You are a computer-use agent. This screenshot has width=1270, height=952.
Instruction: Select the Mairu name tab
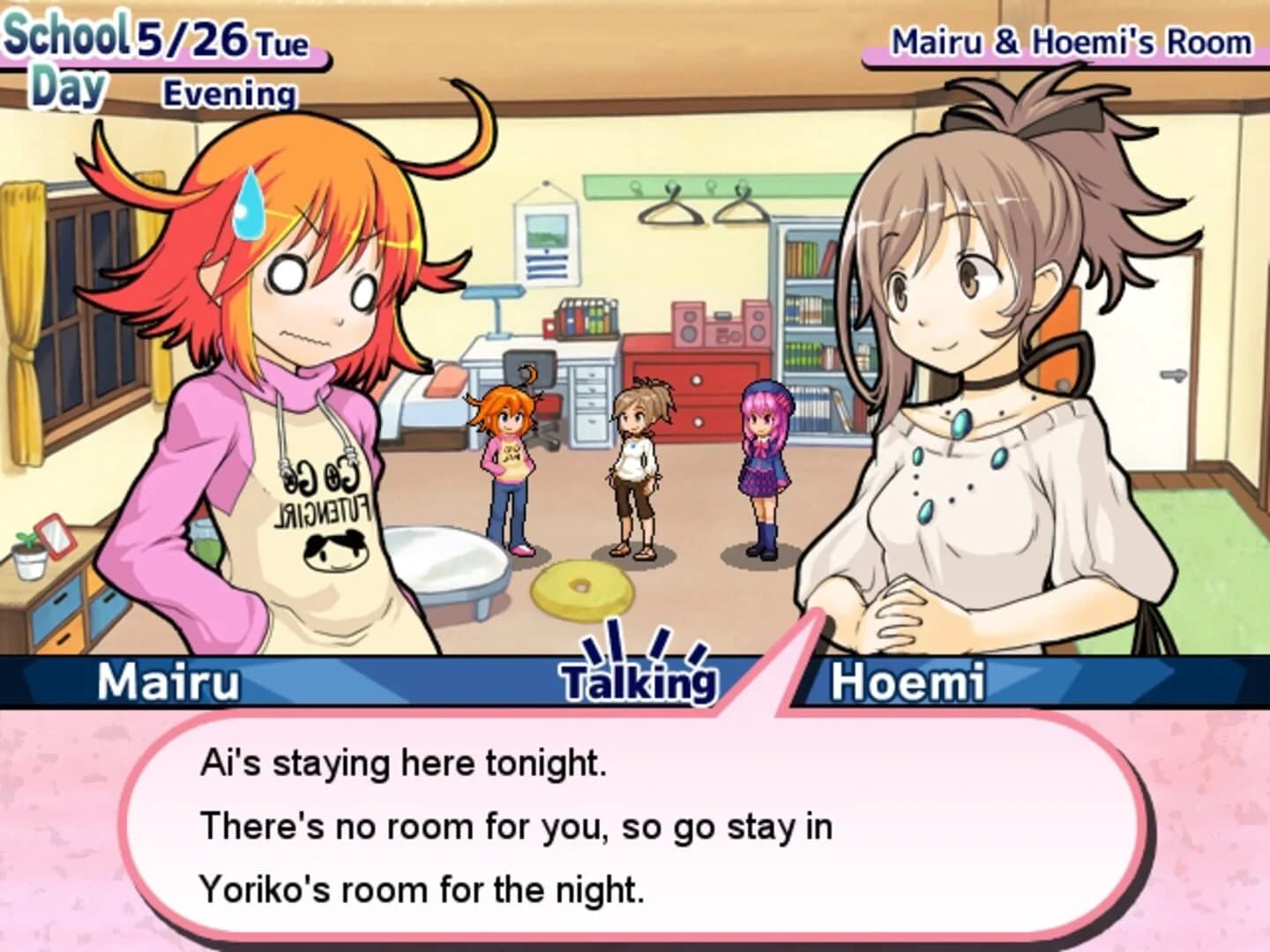pyautogui.click(x=168, y=679)
